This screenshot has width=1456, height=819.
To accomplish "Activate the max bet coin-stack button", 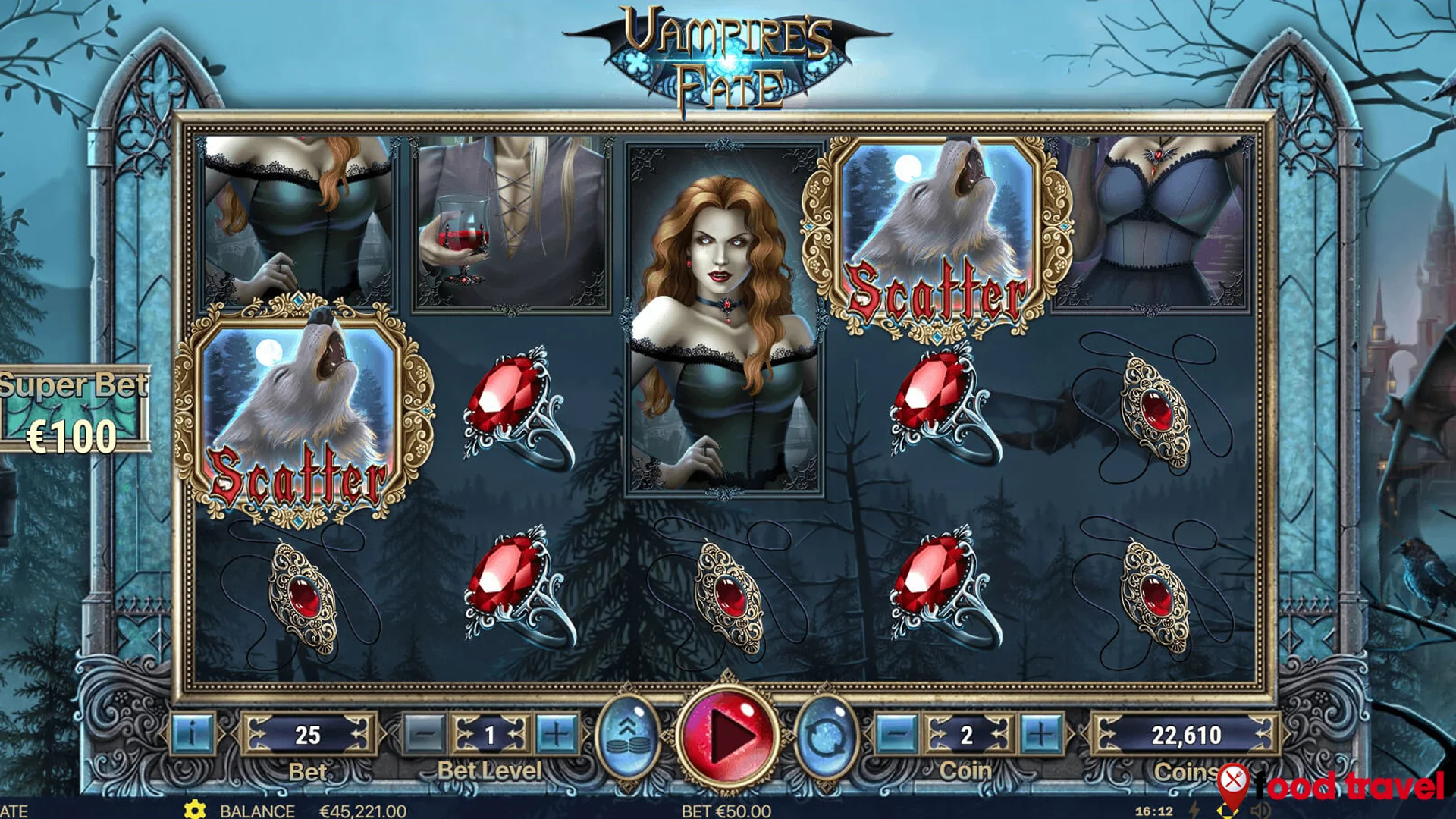I will pos(628,734).
